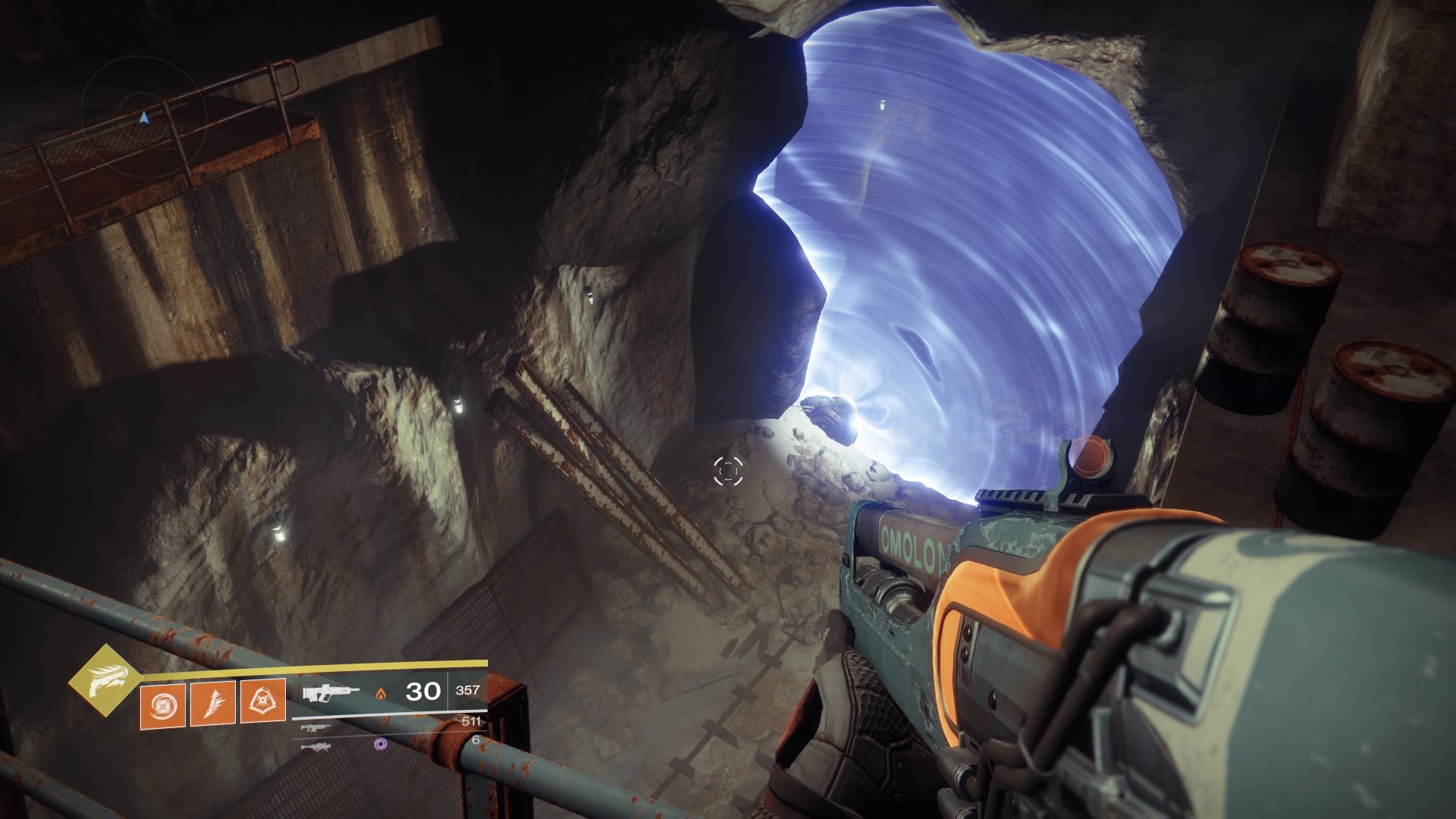
Task: Click the circular radar tracker
Action: coord(144,118)
